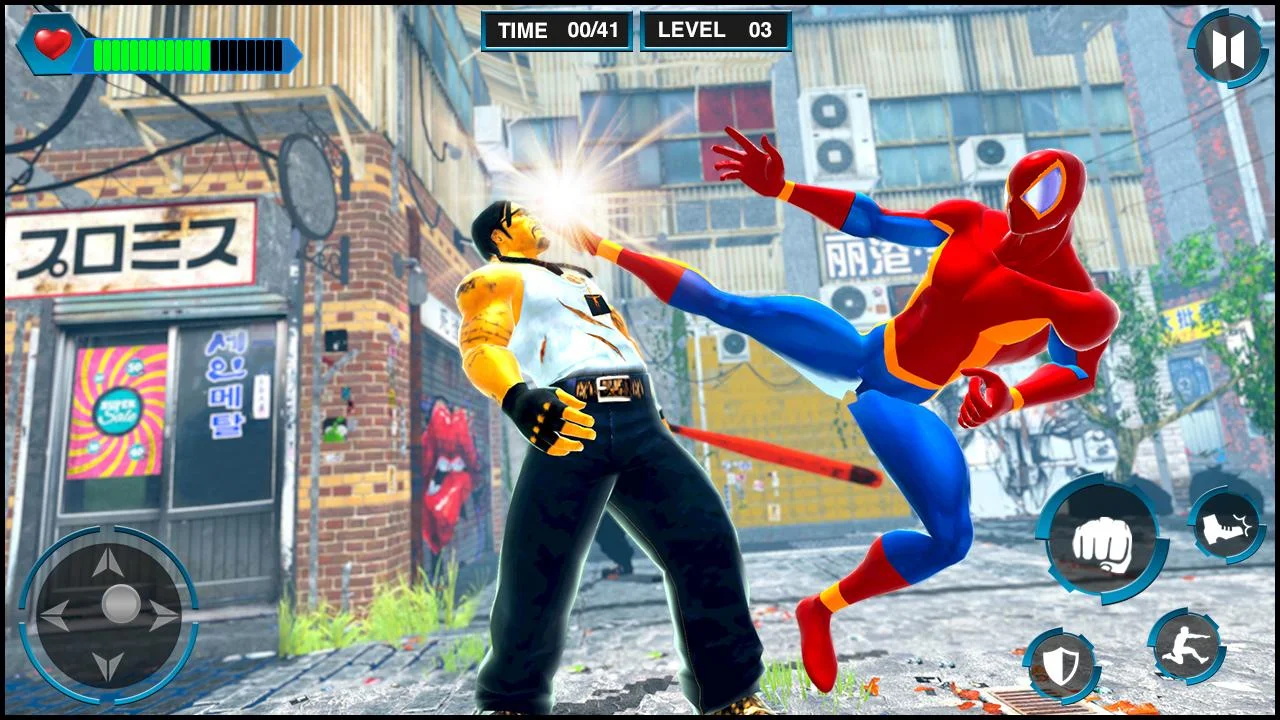1280x720 pixels.
Task: Tap the joystick's left arrow
Action: pyautogui.click(x=55, y=614)
